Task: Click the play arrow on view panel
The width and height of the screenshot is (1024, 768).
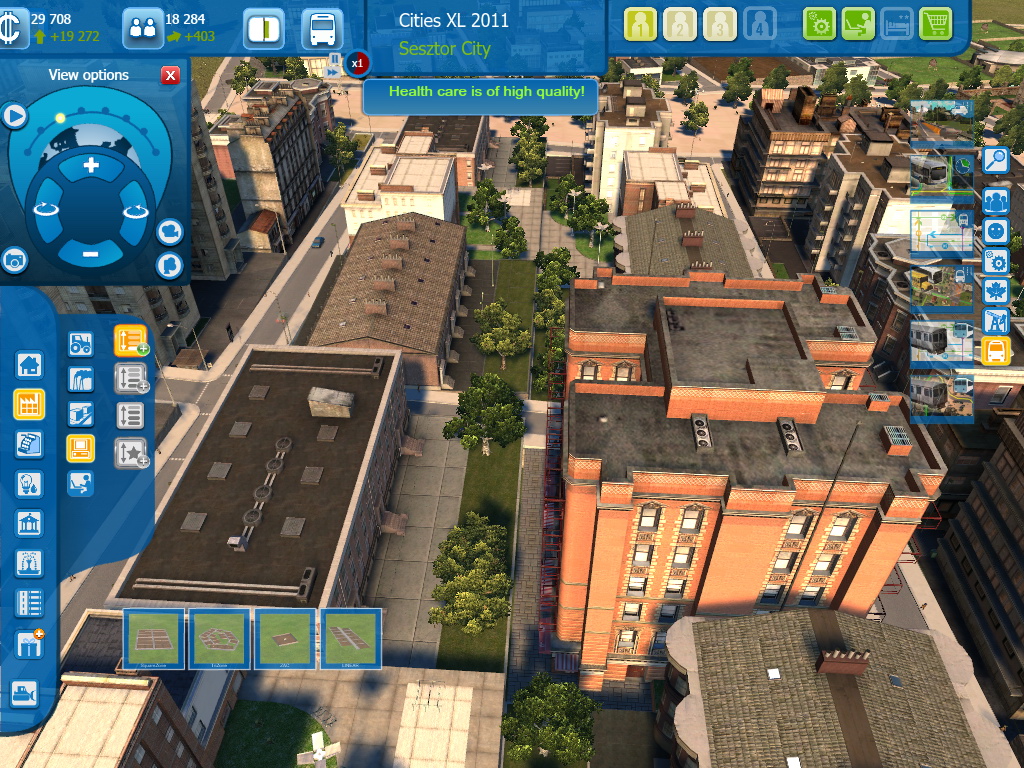Action: (14, 117)
